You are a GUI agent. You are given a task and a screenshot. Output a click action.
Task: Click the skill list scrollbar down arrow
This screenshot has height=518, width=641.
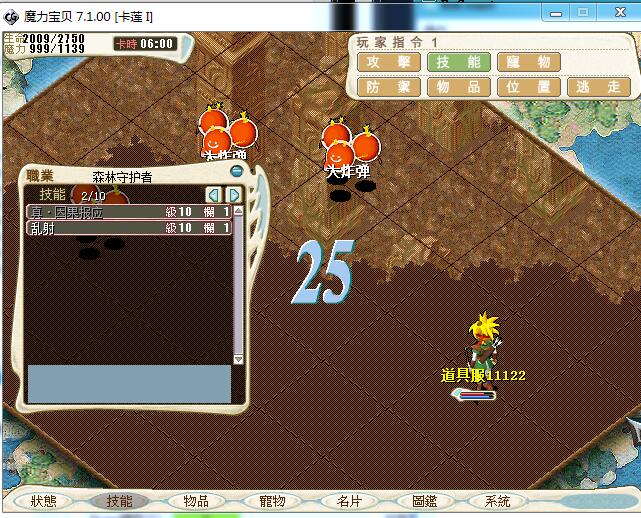point(238,358)
